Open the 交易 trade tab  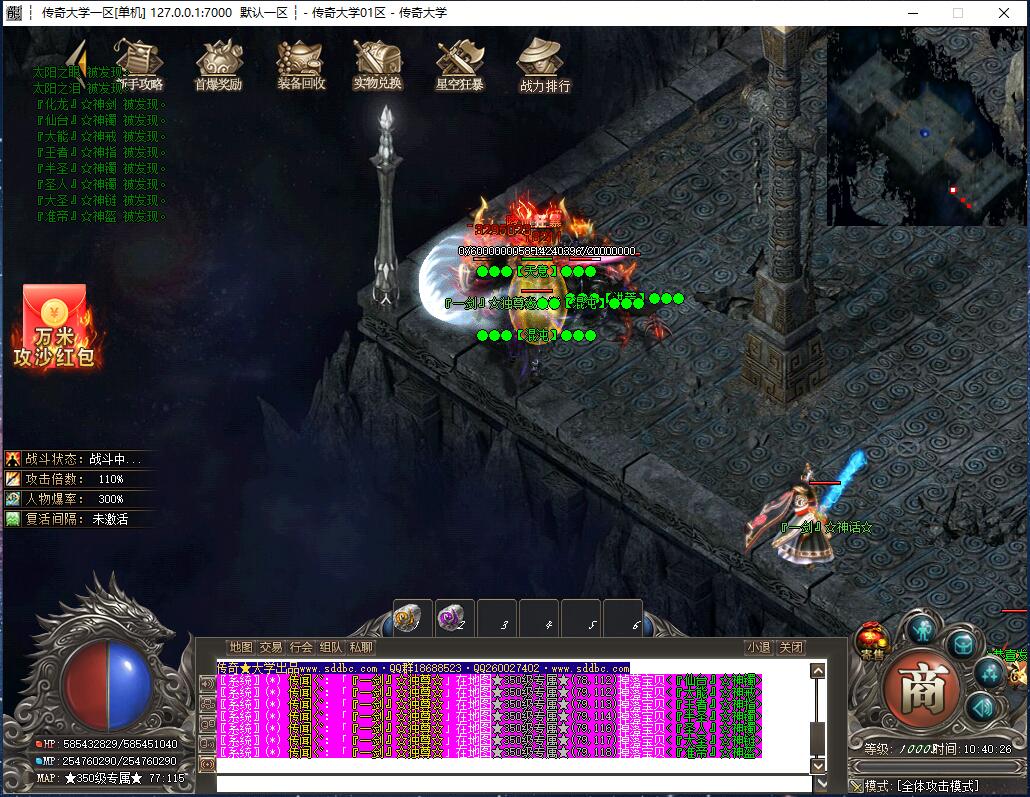[x=271, y=647]
